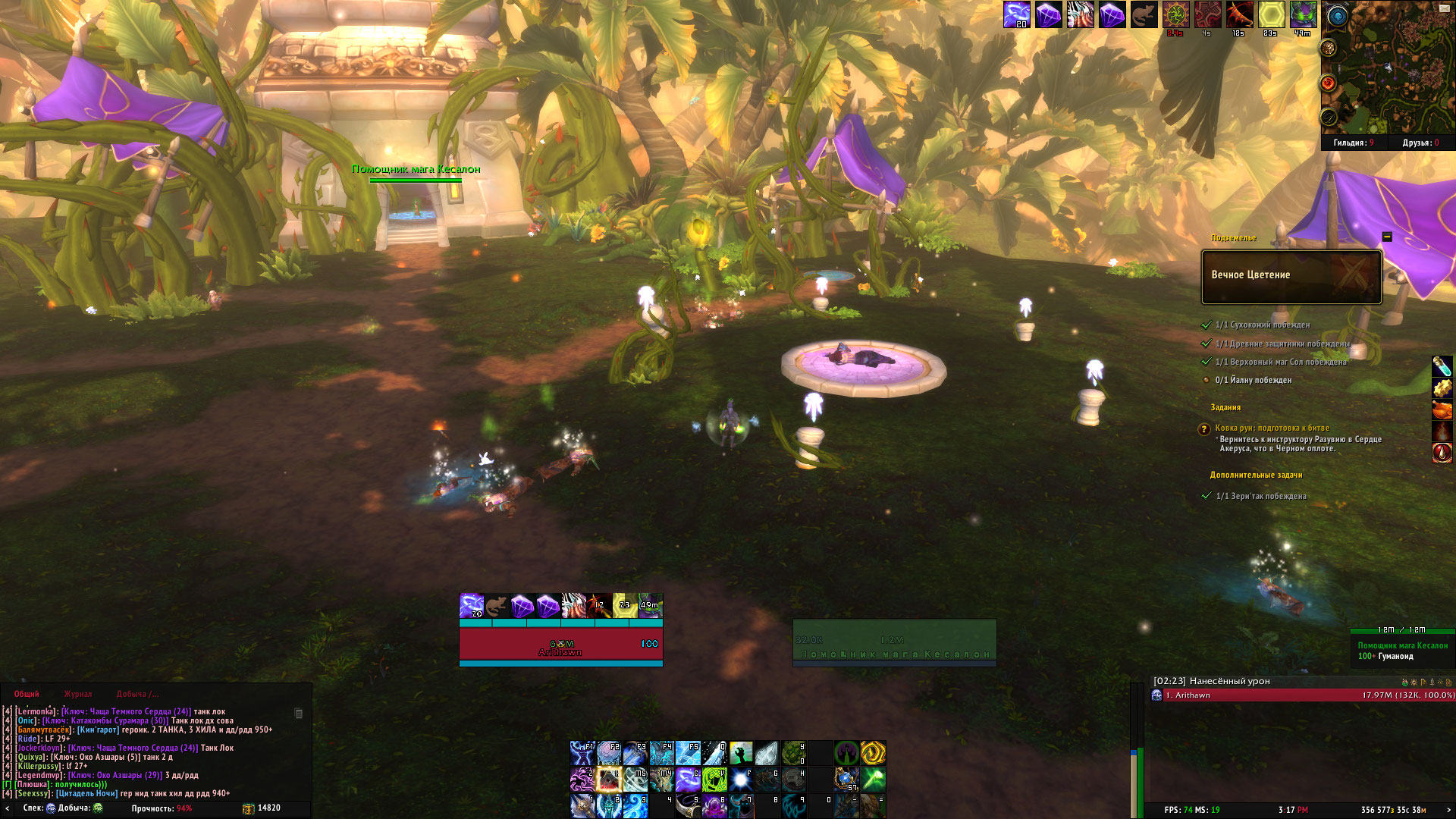The width and height of the screenshot is (1456, 819).
Task: Click the Цитадель Ночи link in chat
Action: 86,793
